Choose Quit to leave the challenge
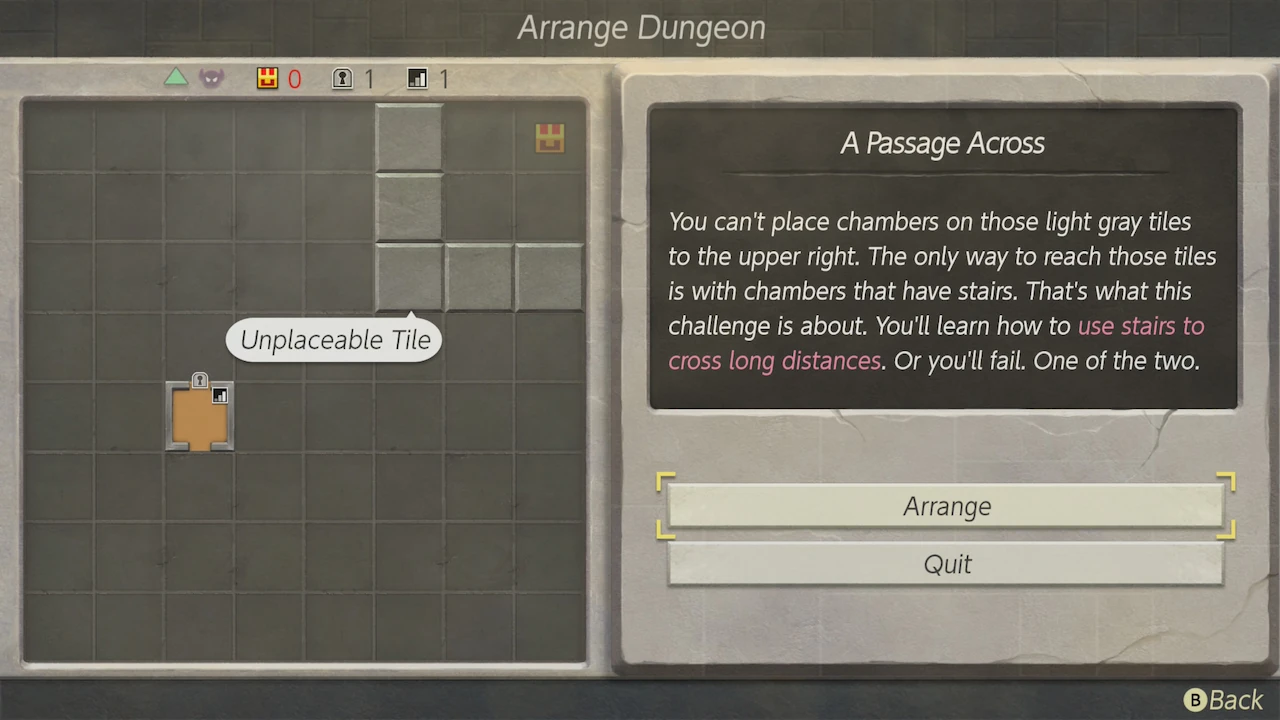Image resolution: width=1280 pixels, height=720 pixels. pyautogui.click(x=946, y=564)
